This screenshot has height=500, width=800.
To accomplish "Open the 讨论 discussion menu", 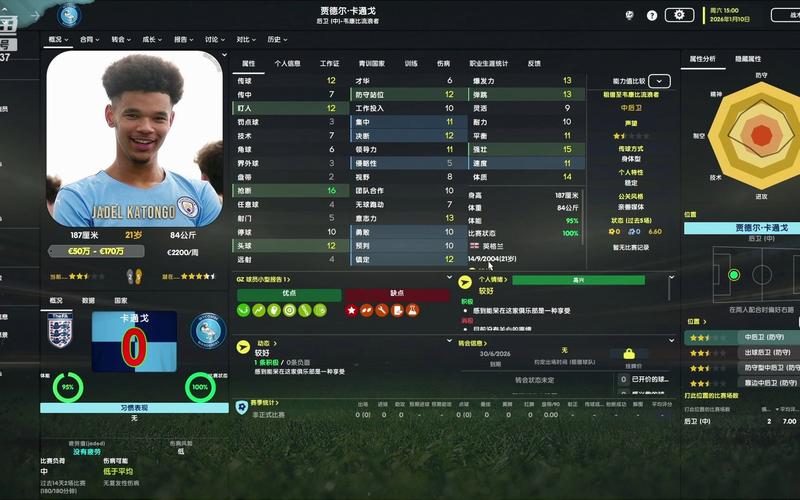I will [214, 40].
